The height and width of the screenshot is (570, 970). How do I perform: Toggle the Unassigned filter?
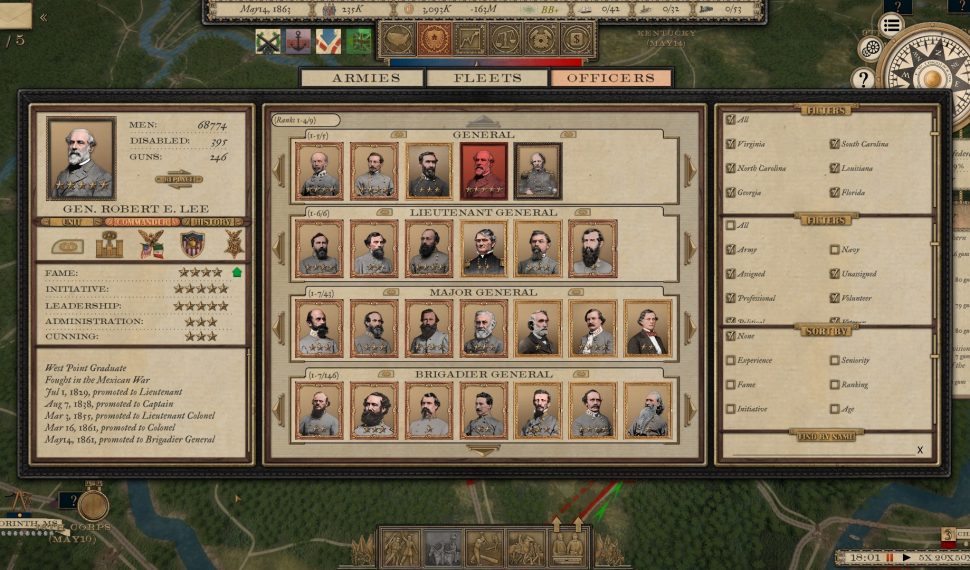coord(835,274)
